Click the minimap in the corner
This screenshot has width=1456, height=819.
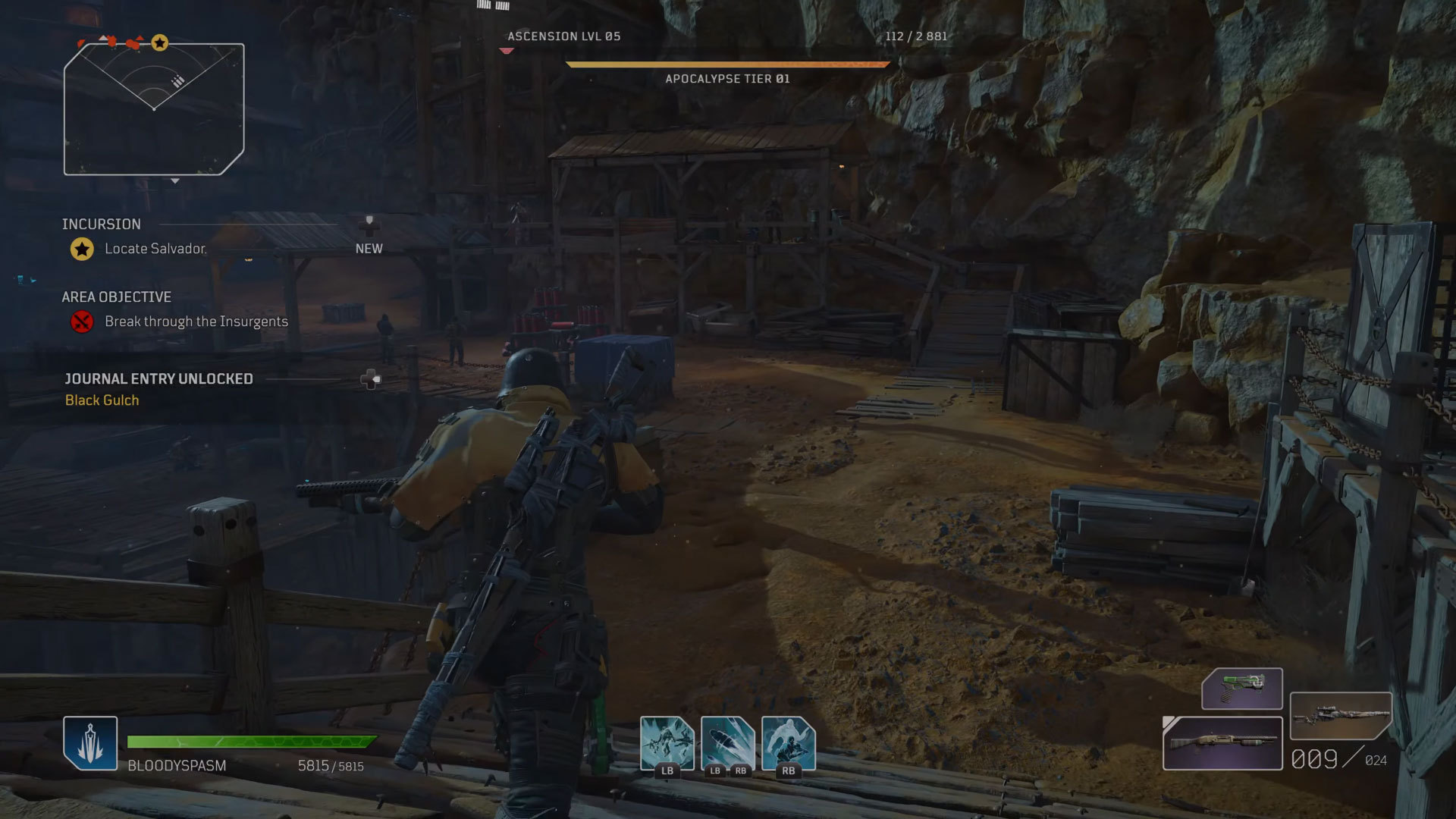click(154, 109)
